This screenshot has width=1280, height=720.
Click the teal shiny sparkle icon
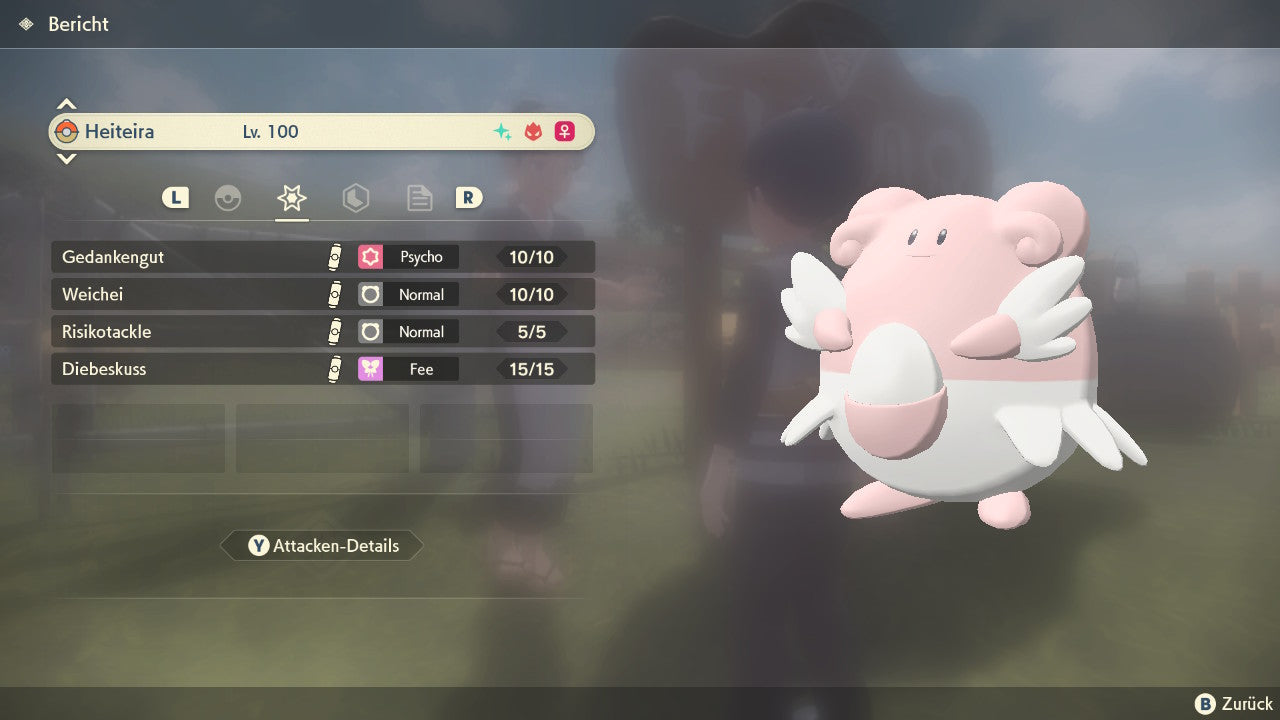(503, 132)
